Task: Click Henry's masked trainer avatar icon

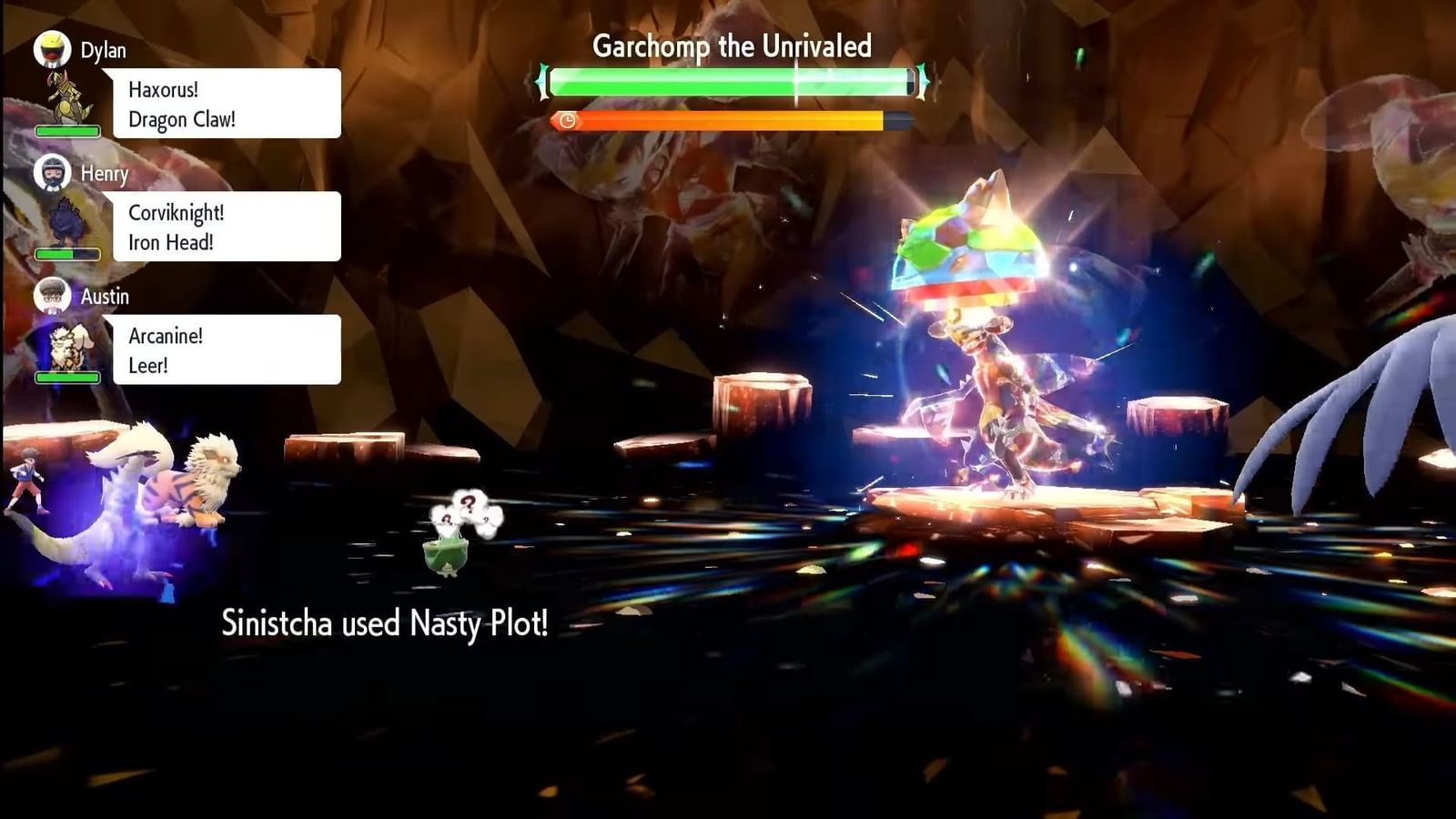Action: click(52, 173)
